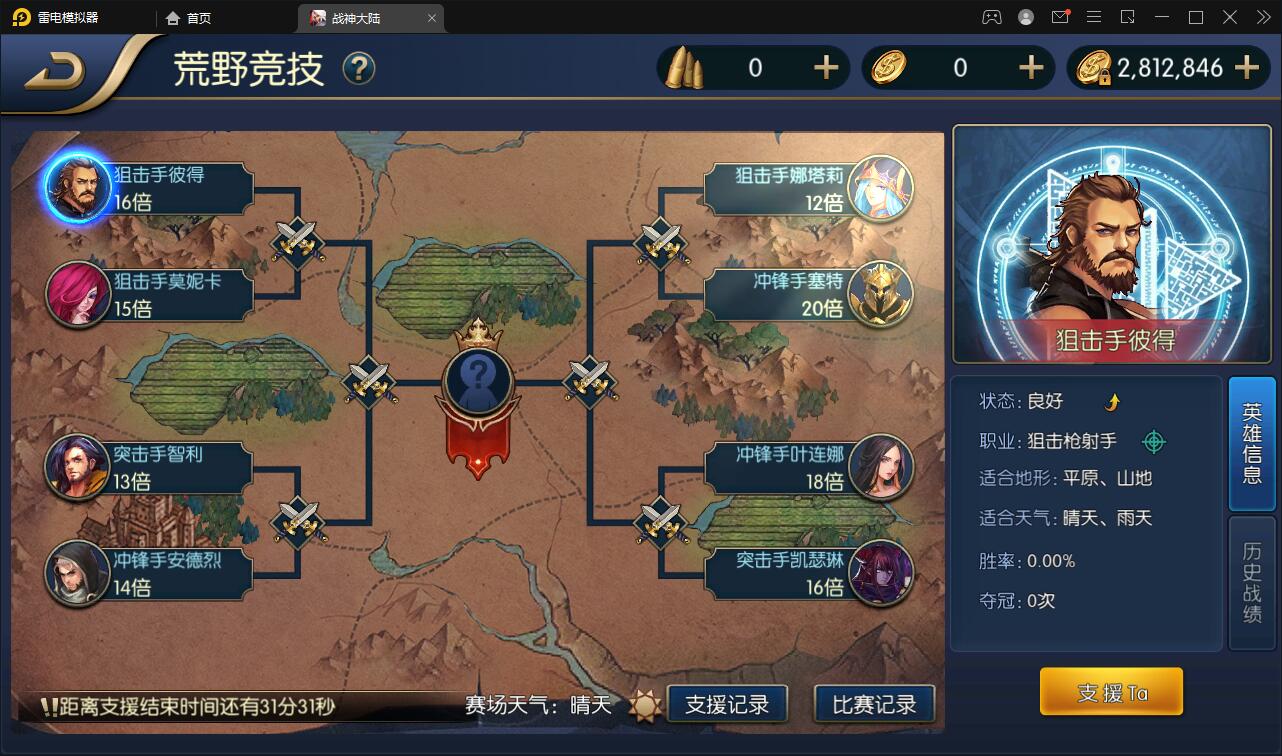Open the hamburger menu icon in the title bar
Screen dimensions: 1282x756
pyautogui.click(x=1095, y=16)
